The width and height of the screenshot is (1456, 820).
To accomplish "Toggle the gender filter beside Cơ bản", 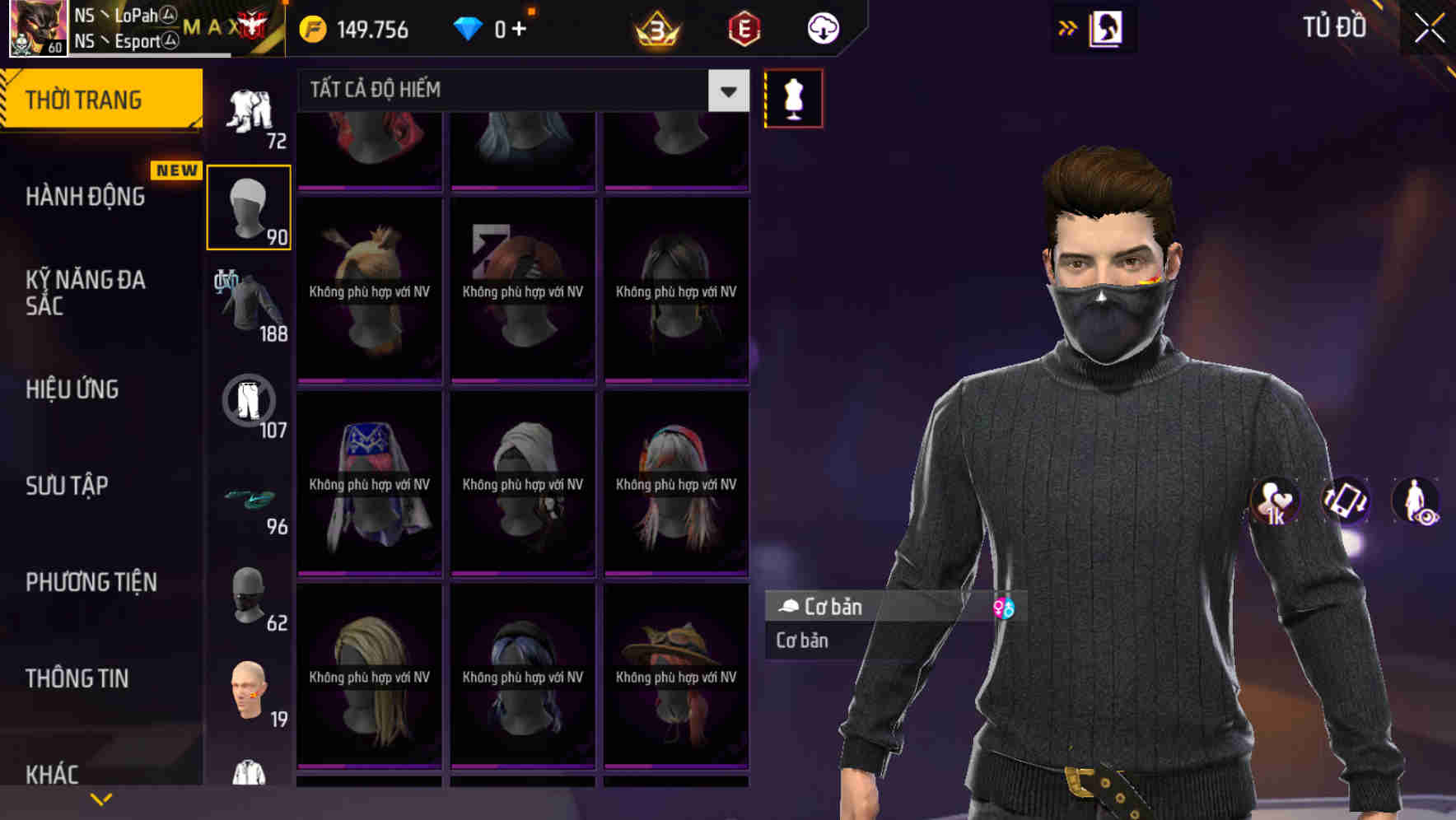I will pyautogui.click(x=1006, y=607).
